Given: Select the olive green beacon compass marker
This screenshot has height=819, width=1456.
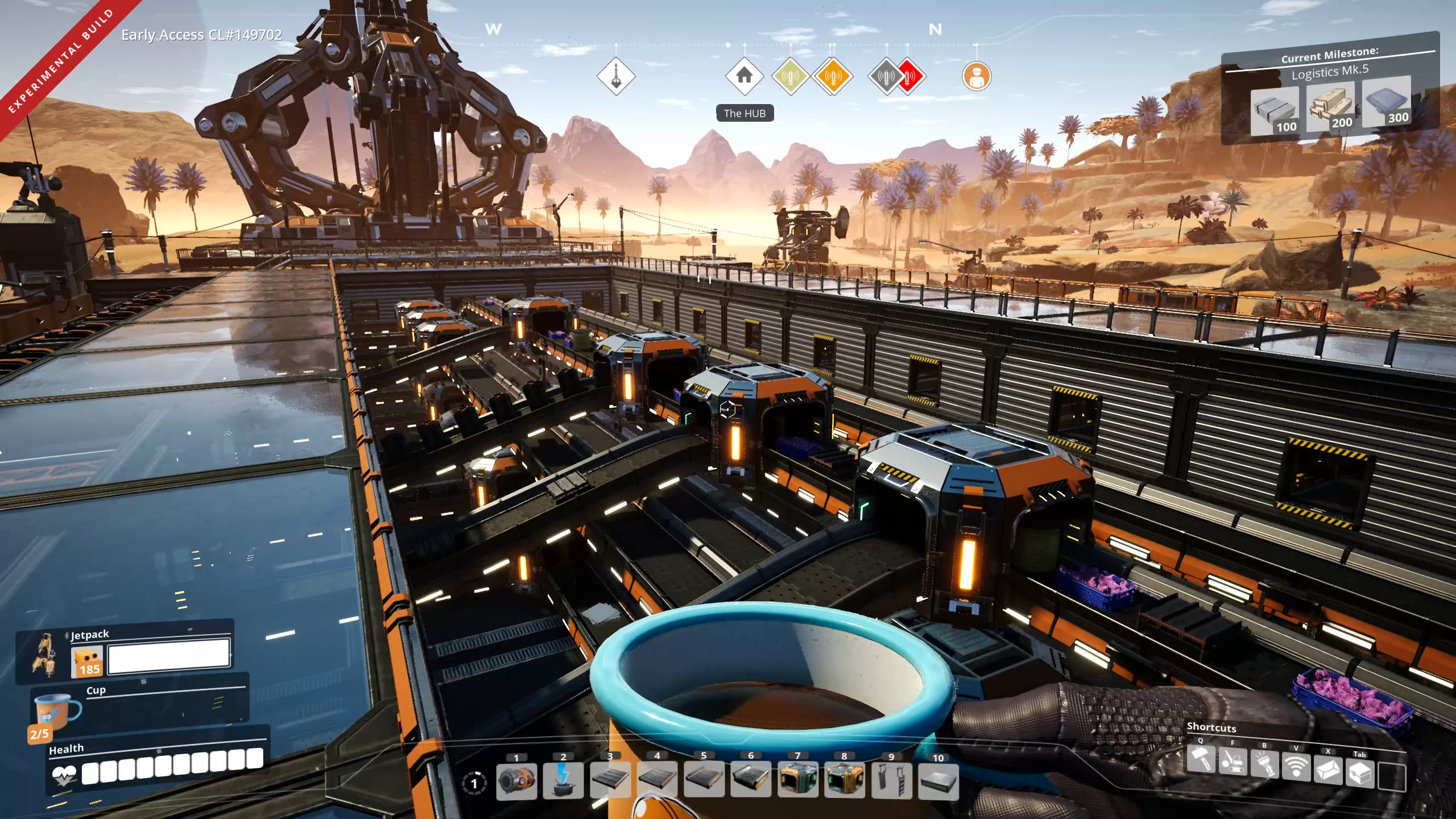Looking at the screenshot, I should [x=791, y=76].
